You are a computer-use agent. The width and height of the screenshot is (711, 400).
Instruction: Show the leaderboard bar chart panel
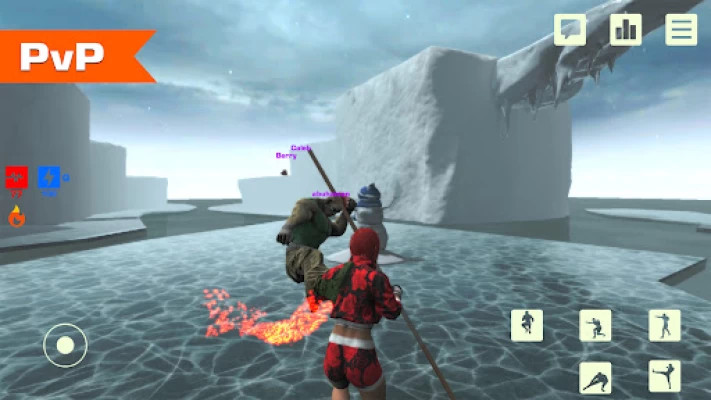[x=626, y=29]
